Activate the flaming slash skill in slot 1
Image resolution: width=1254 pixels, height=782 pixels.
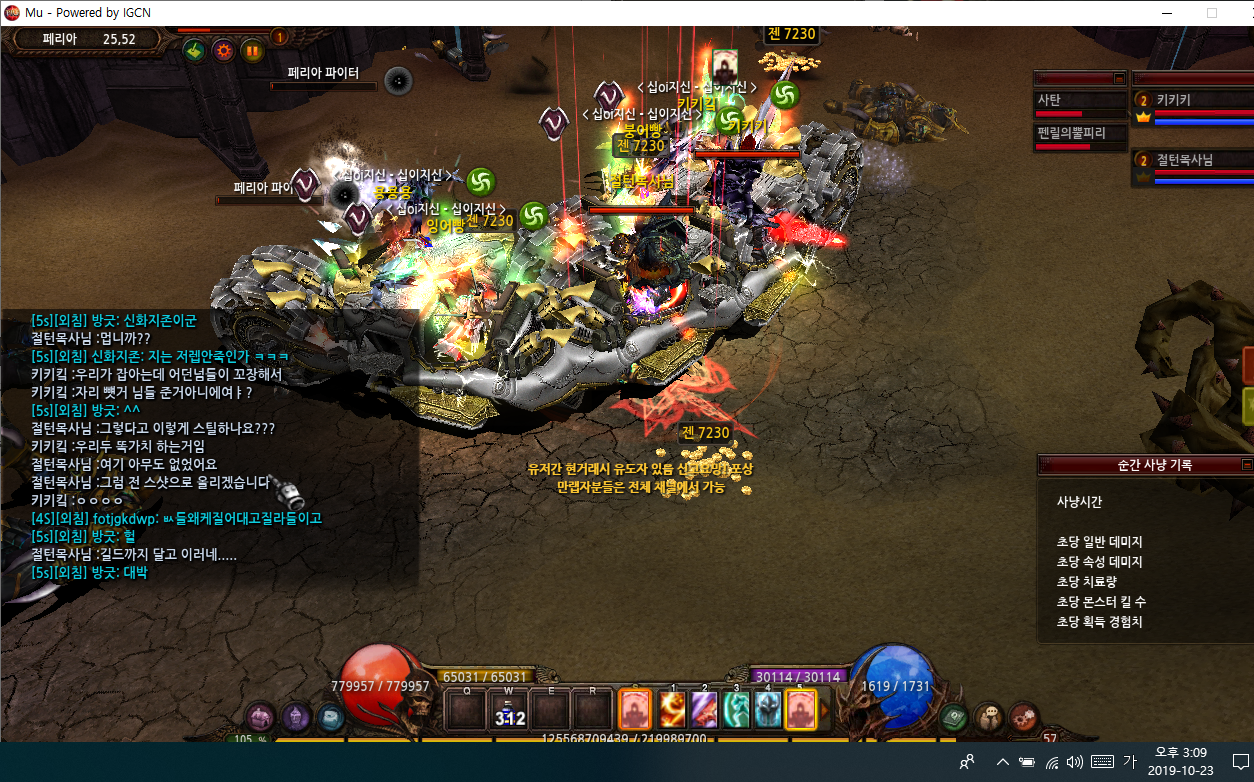(671, 710)
